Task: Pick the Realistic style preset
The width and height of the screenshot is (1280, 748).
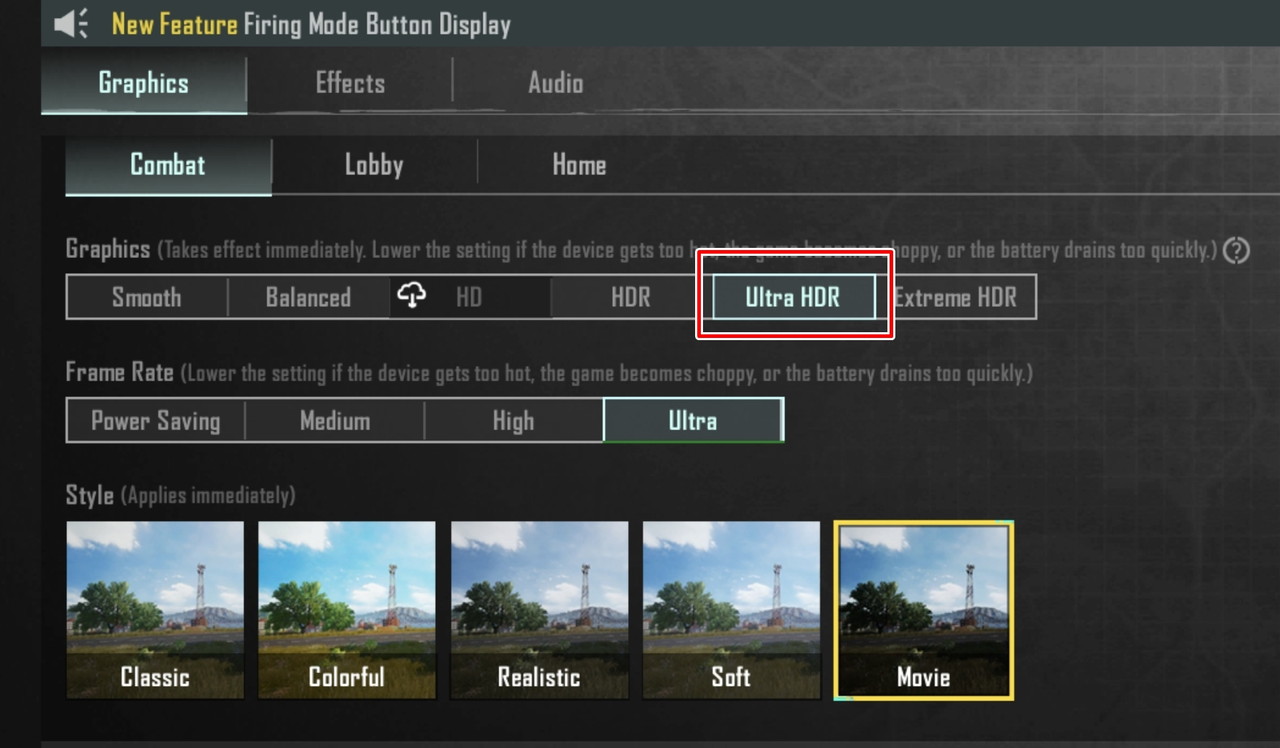Action: pyautogui.click(x=539, y=610)
